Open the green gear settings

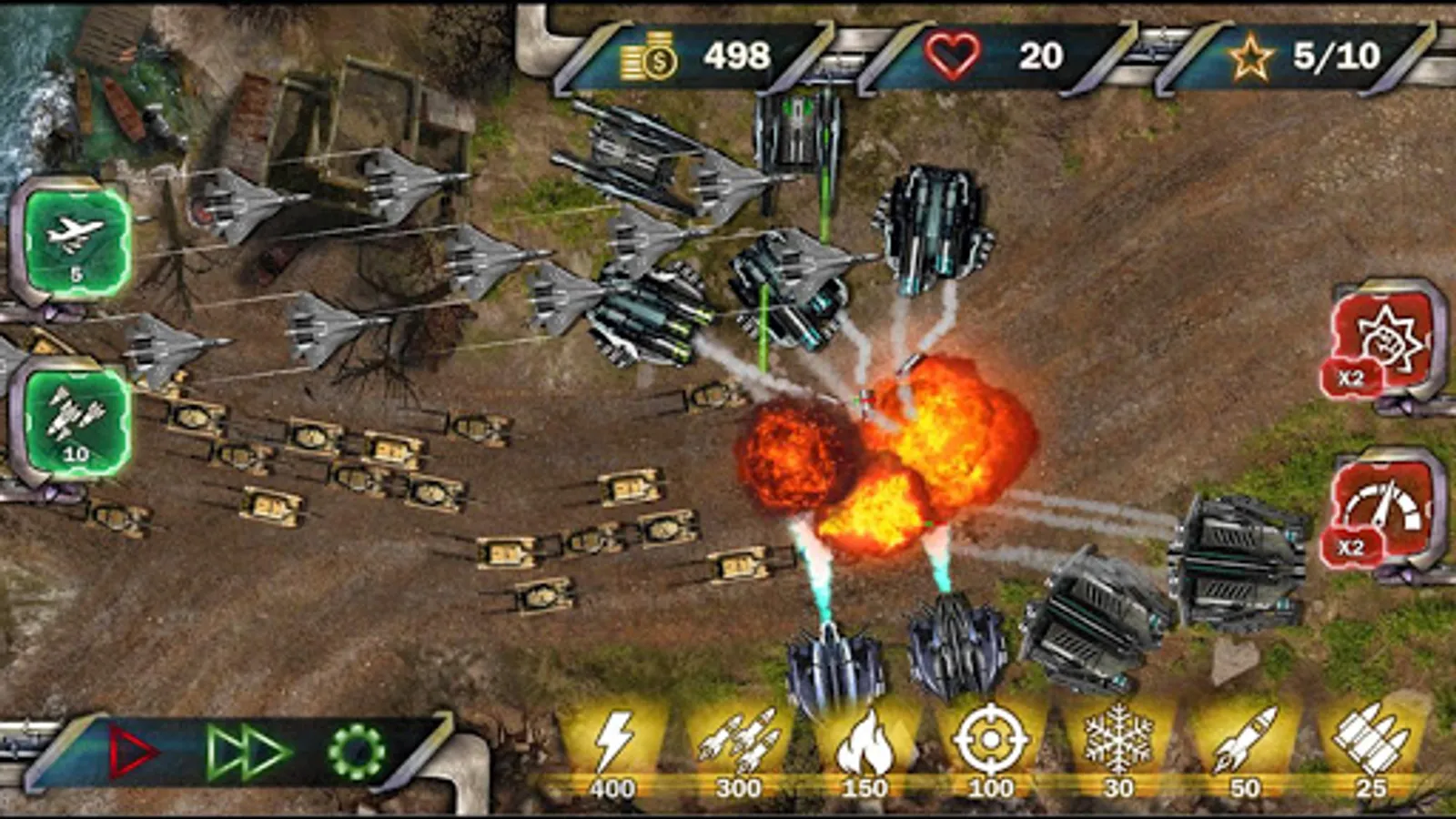click(356, 752)
